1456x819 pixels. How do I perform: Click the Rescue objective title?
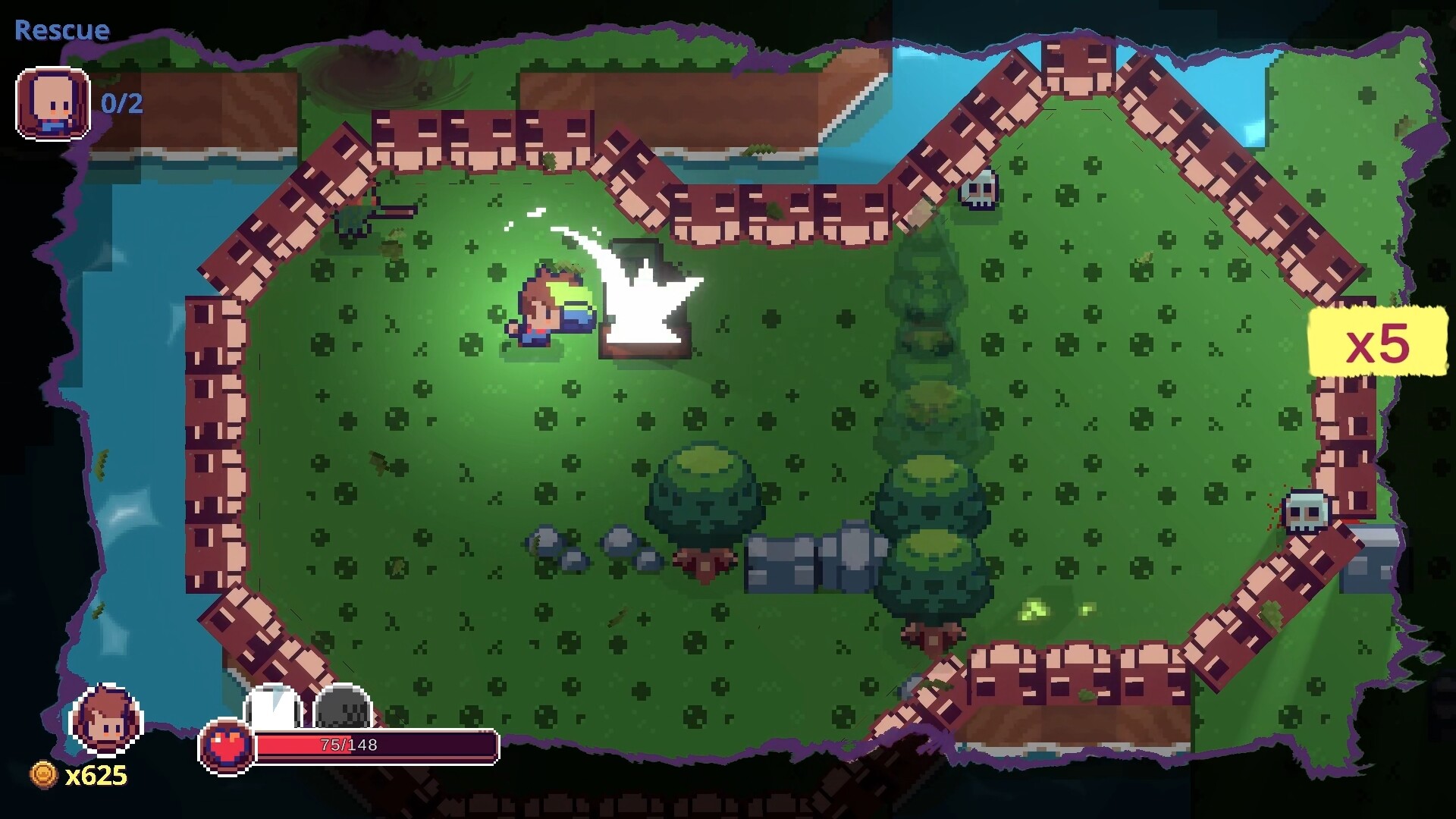click(61, 30)
